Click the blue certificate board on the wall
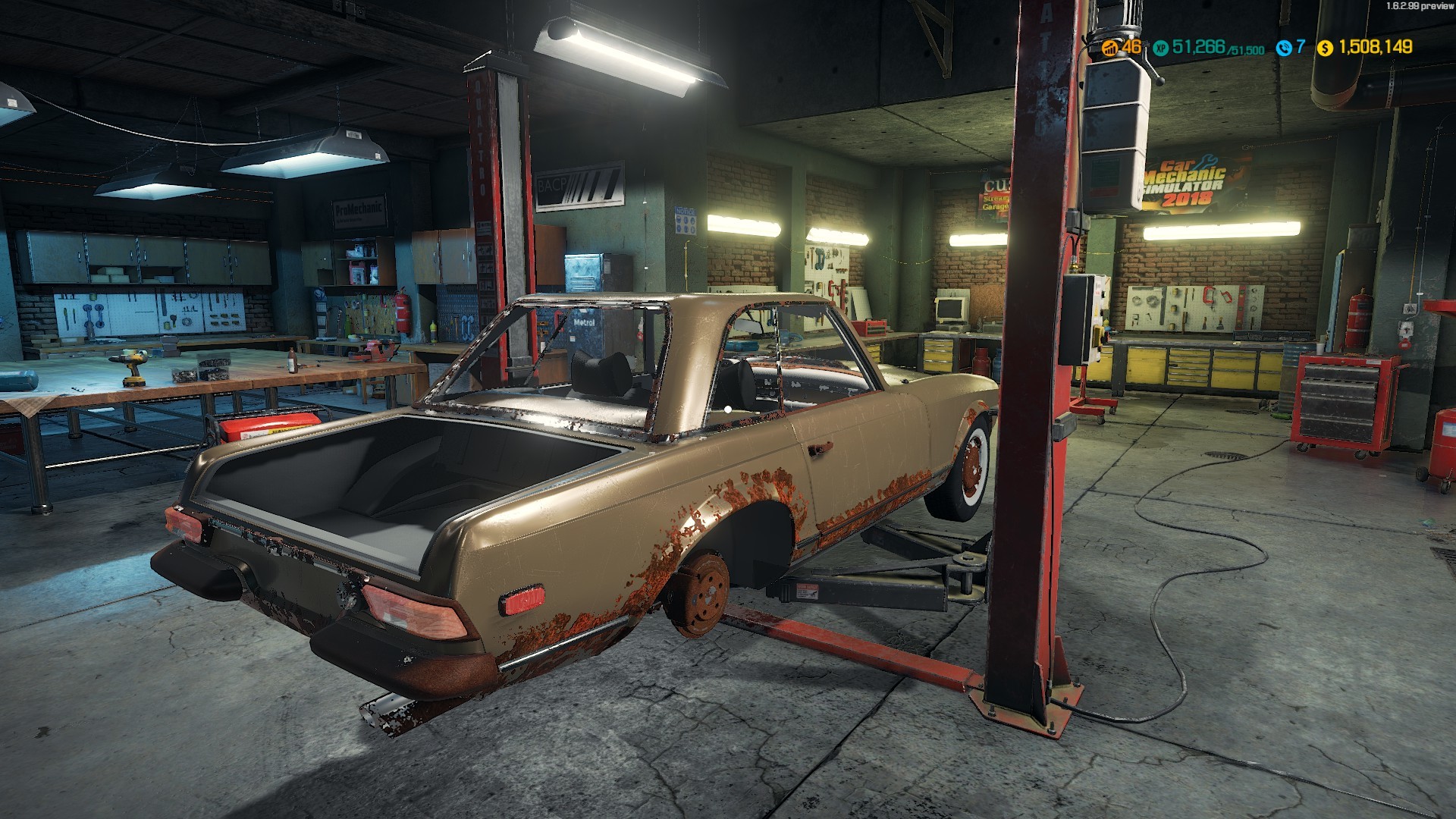Image resolution: width=1456 pixels, height=819 pixels. (x=687, y=220)
